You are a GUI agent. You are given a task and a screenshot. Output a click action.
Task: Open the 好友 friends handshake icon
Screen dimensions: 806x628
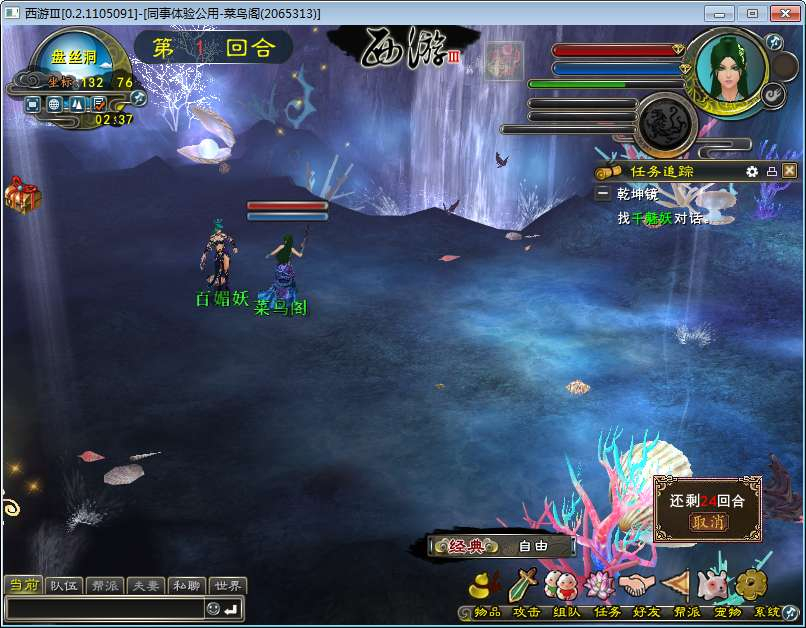635,585
